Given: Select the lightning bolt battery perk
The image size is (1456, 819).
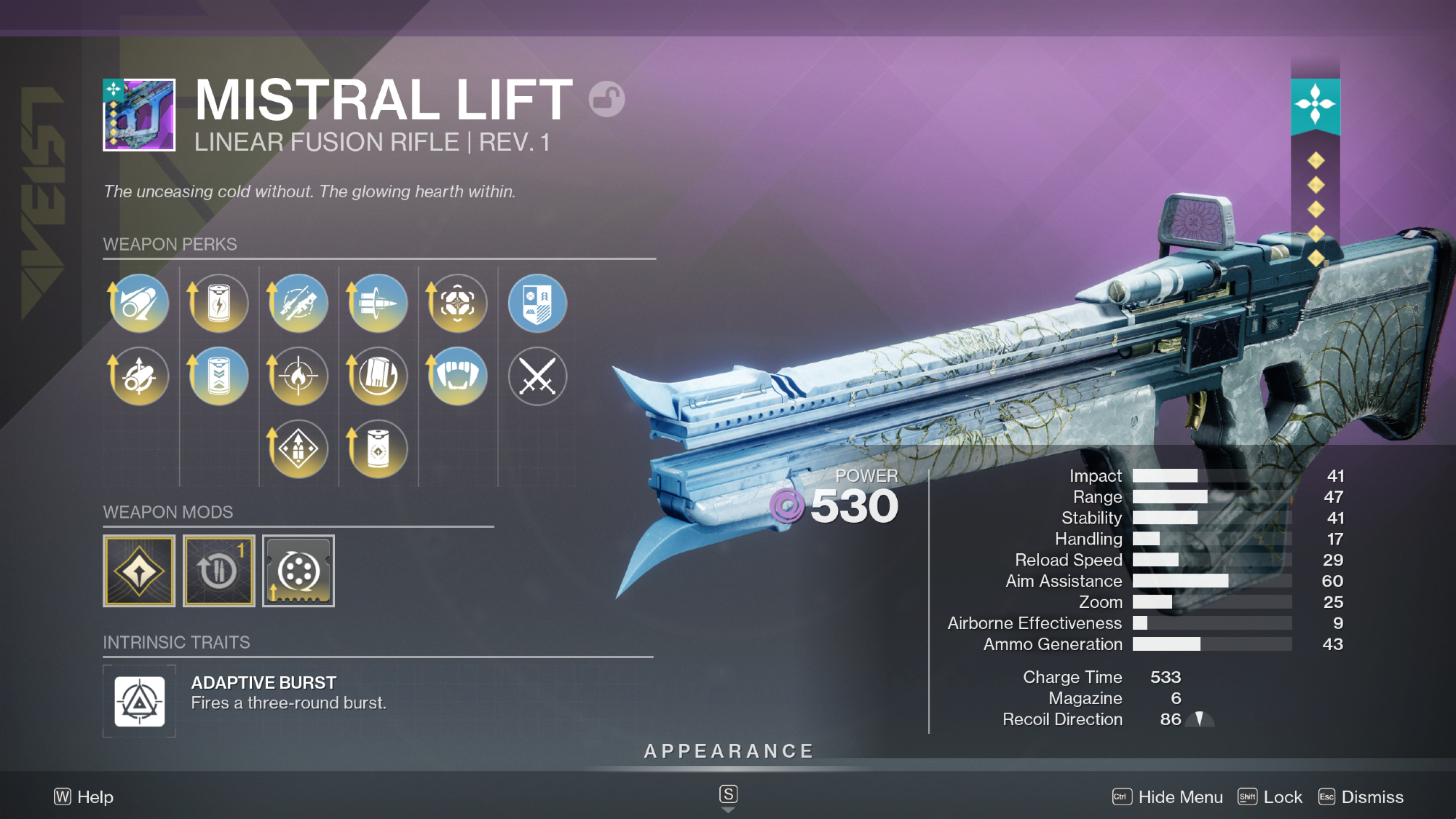Looking at the screenshot, I should [x=218, y=304].
